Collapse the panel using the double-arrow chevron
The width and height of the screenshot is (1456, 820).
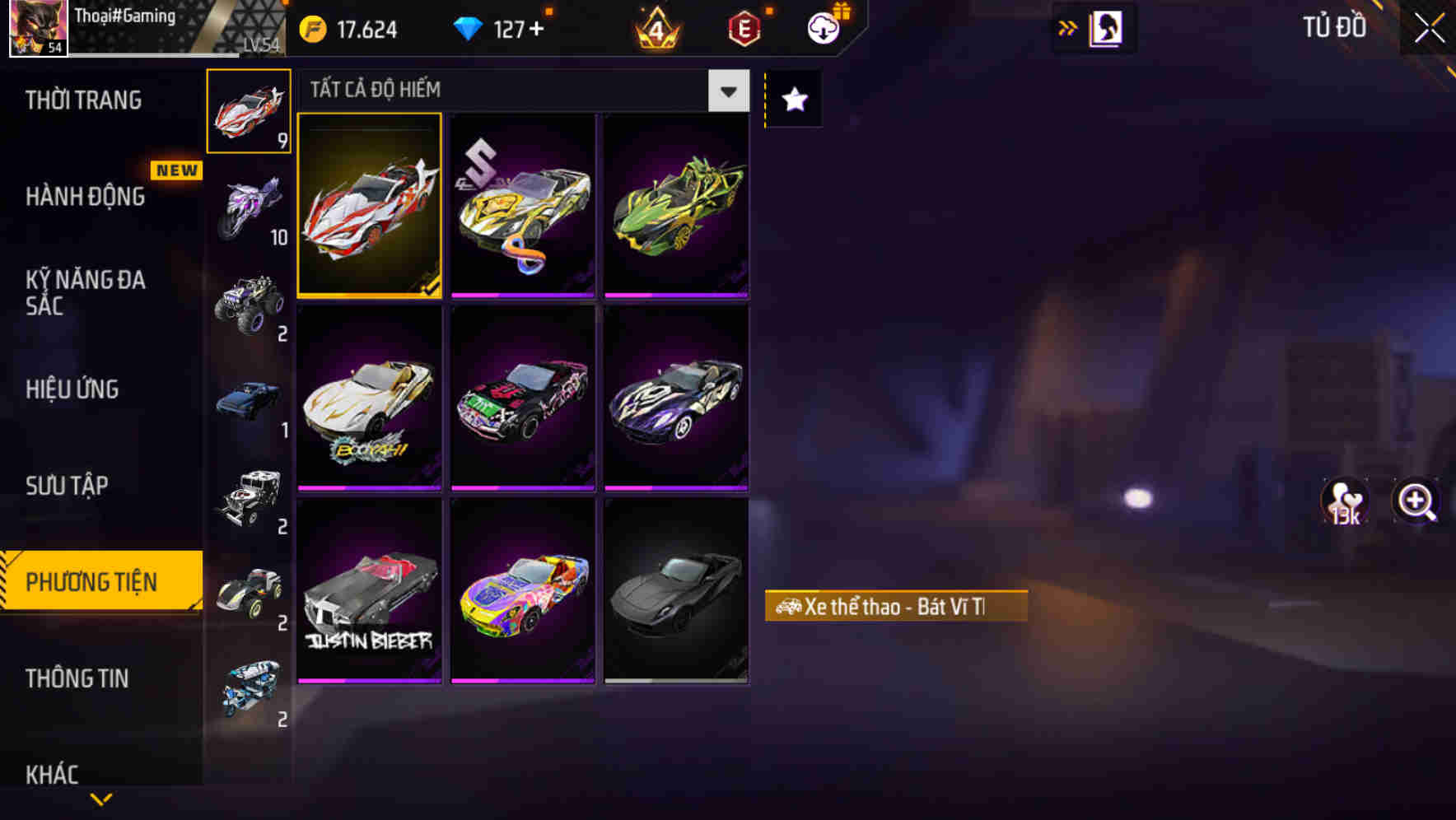tap(1067, 27)
